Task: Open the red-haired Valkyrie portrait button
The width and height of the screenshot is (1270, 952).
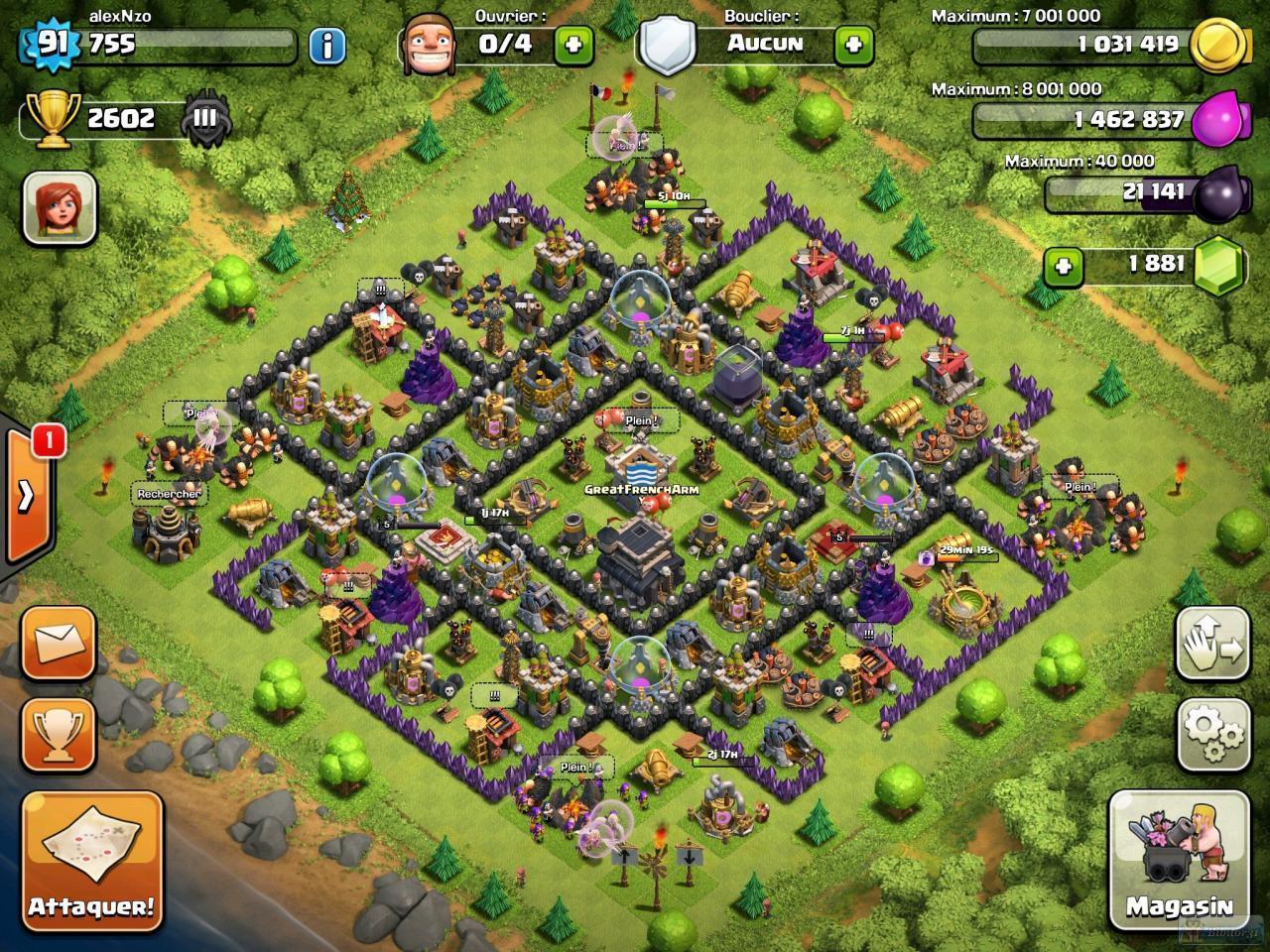Action: pyautogui.click(x=60, y=208)
